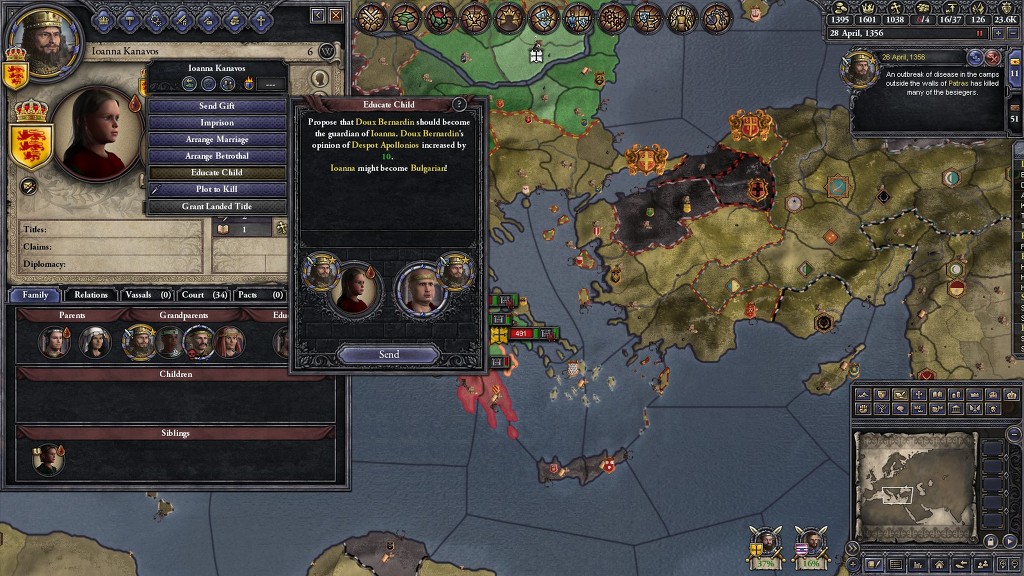Send a gift to Ioanna
The image size is (1024, 576).
[216, 106]
